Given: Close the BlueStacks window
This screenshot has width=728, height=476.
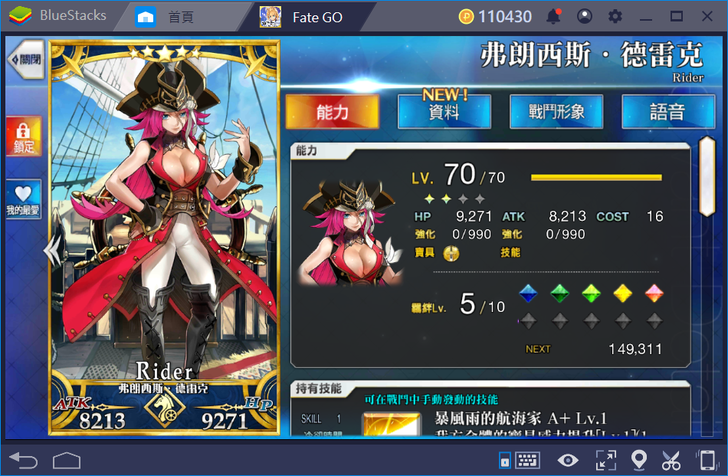Looking at the screenshot, I should 706,16.
